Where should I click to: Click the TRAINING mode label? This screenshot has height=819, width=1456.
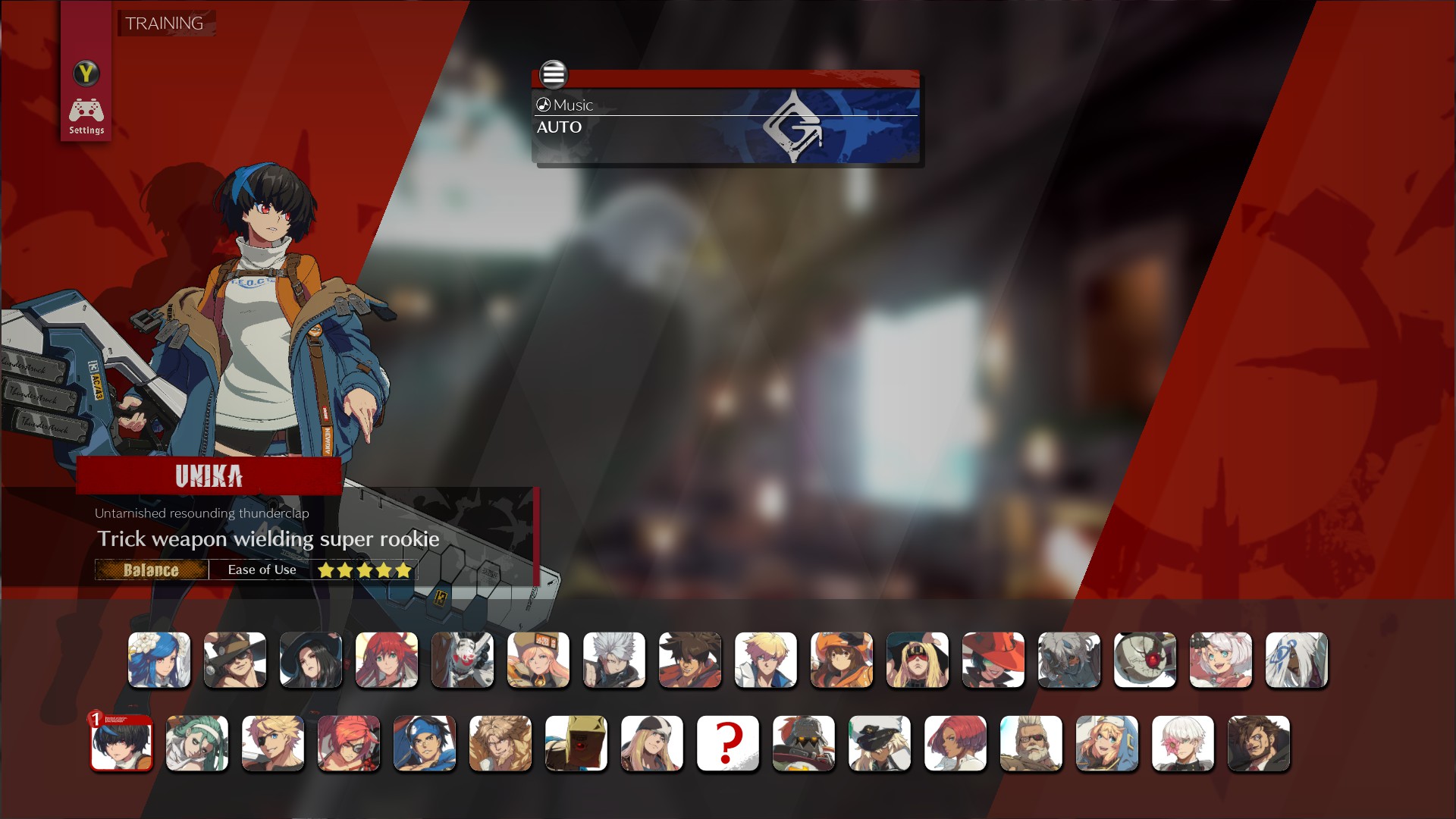[x=165, y=24]
